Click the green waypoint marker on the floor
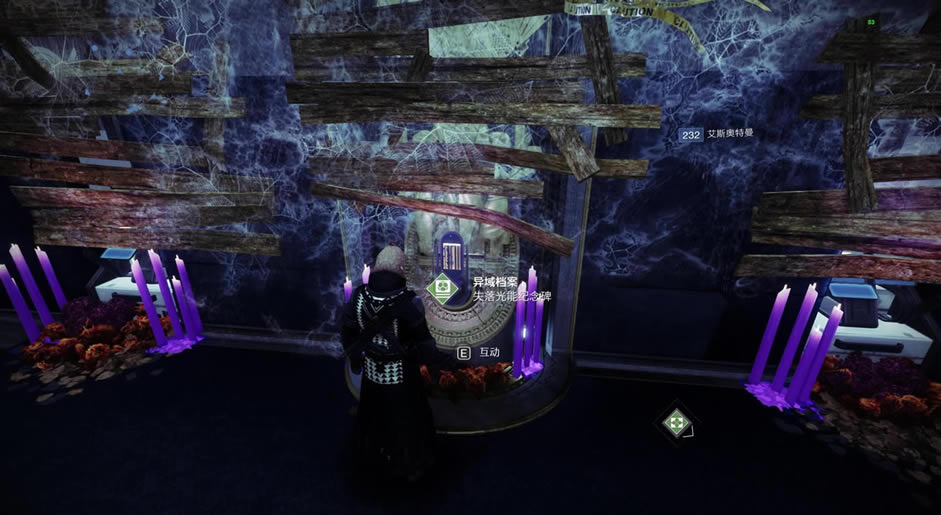The height and width of the screenshot is (515, 941). [x=677, y=422]
